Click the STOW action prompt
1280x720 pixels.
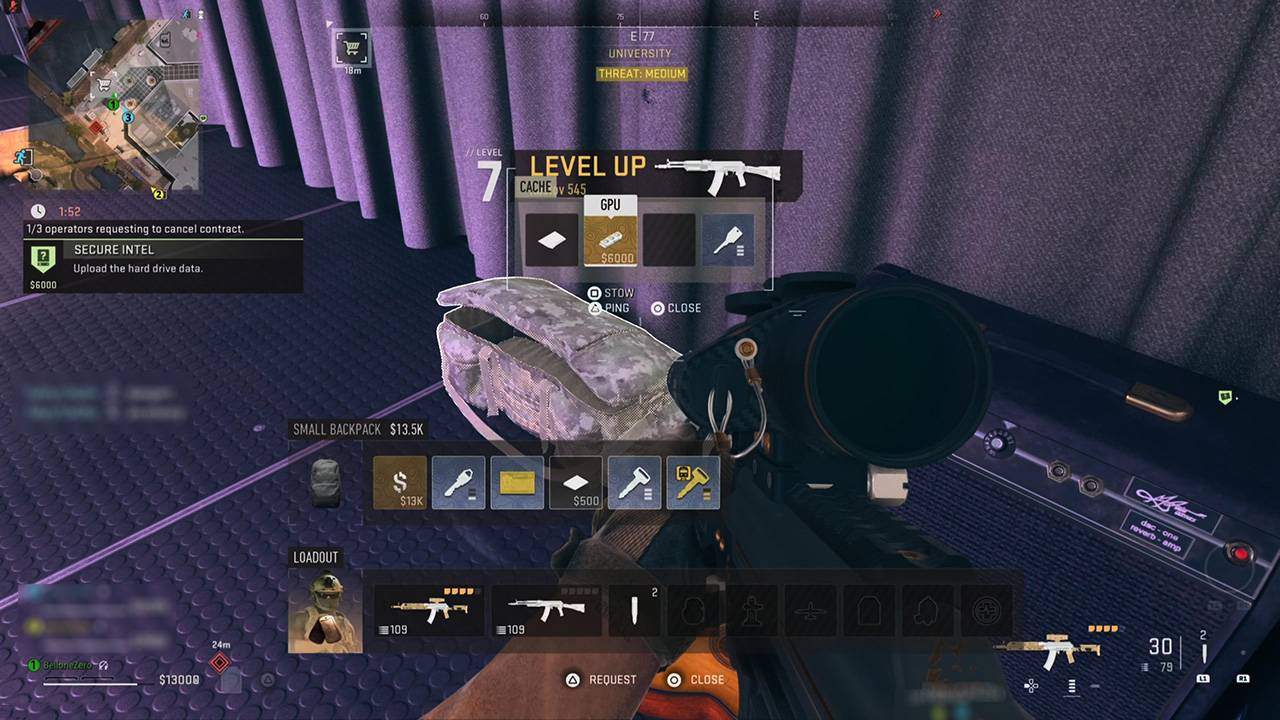613,293
